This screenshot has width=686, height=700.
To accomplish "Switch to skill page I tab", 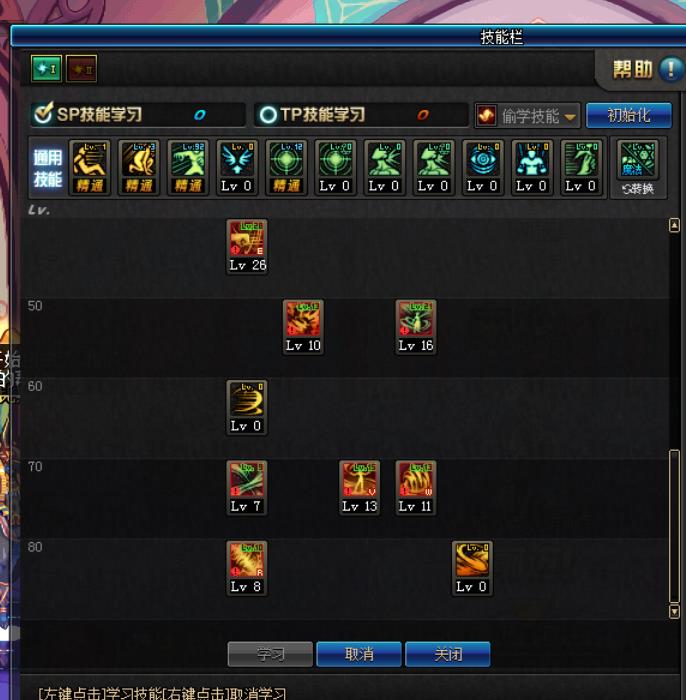I will 46,68.
